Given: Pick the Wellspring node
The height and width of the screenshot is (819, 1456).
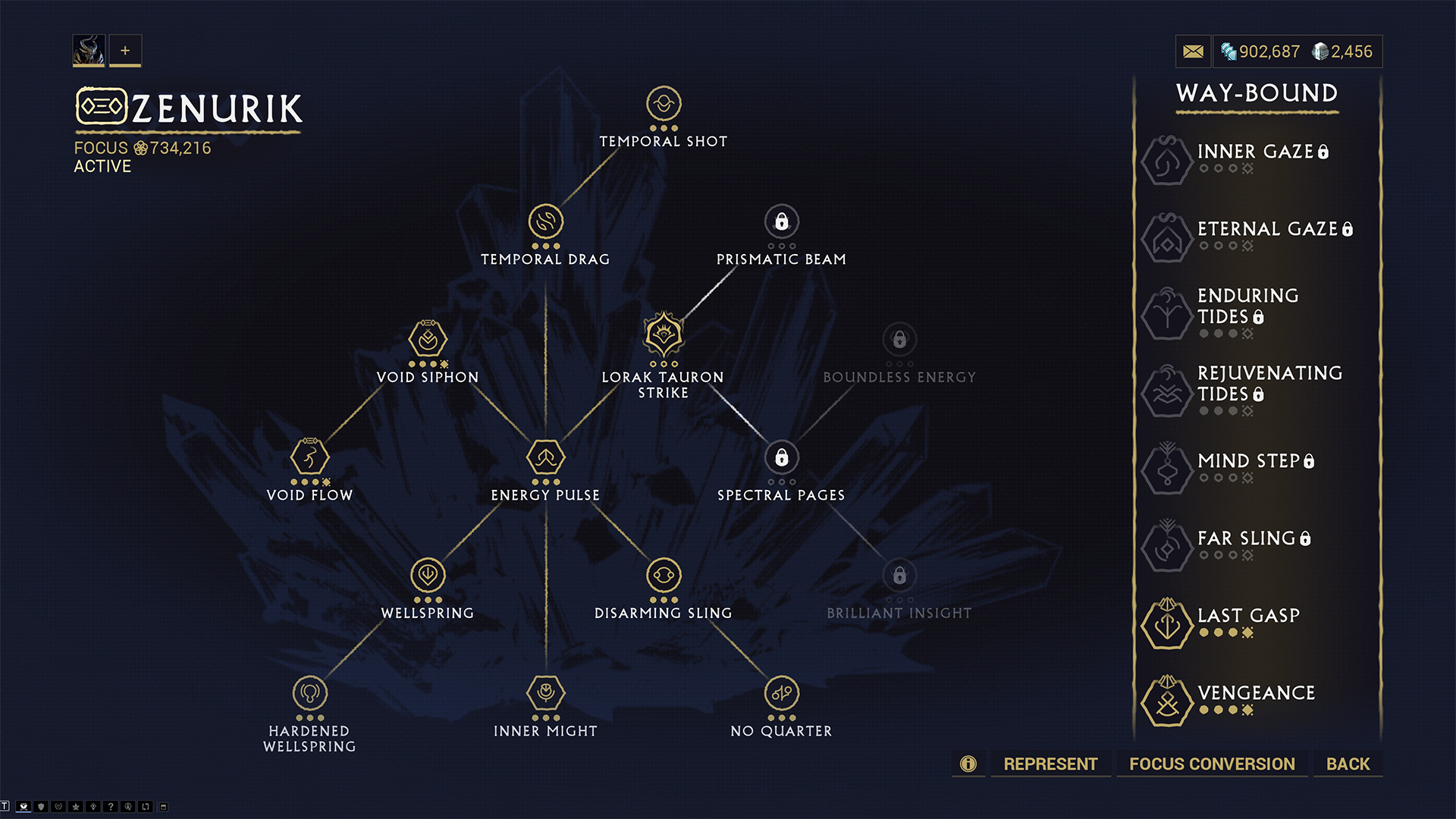Looking at the screenshot, I should (428, 575).
